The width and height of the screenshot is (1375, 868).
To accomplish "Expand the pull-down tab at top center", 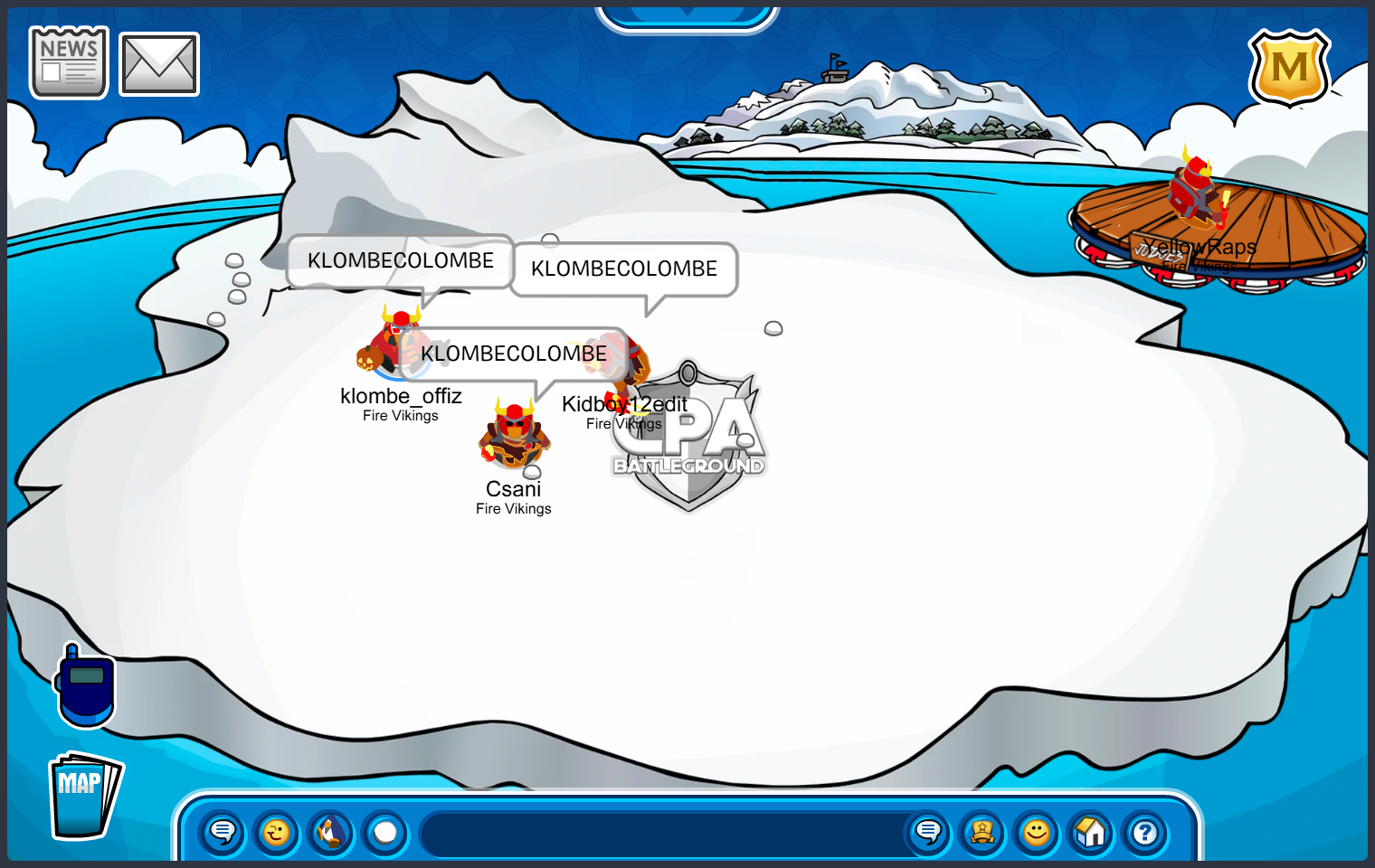I will pos(687,16).
